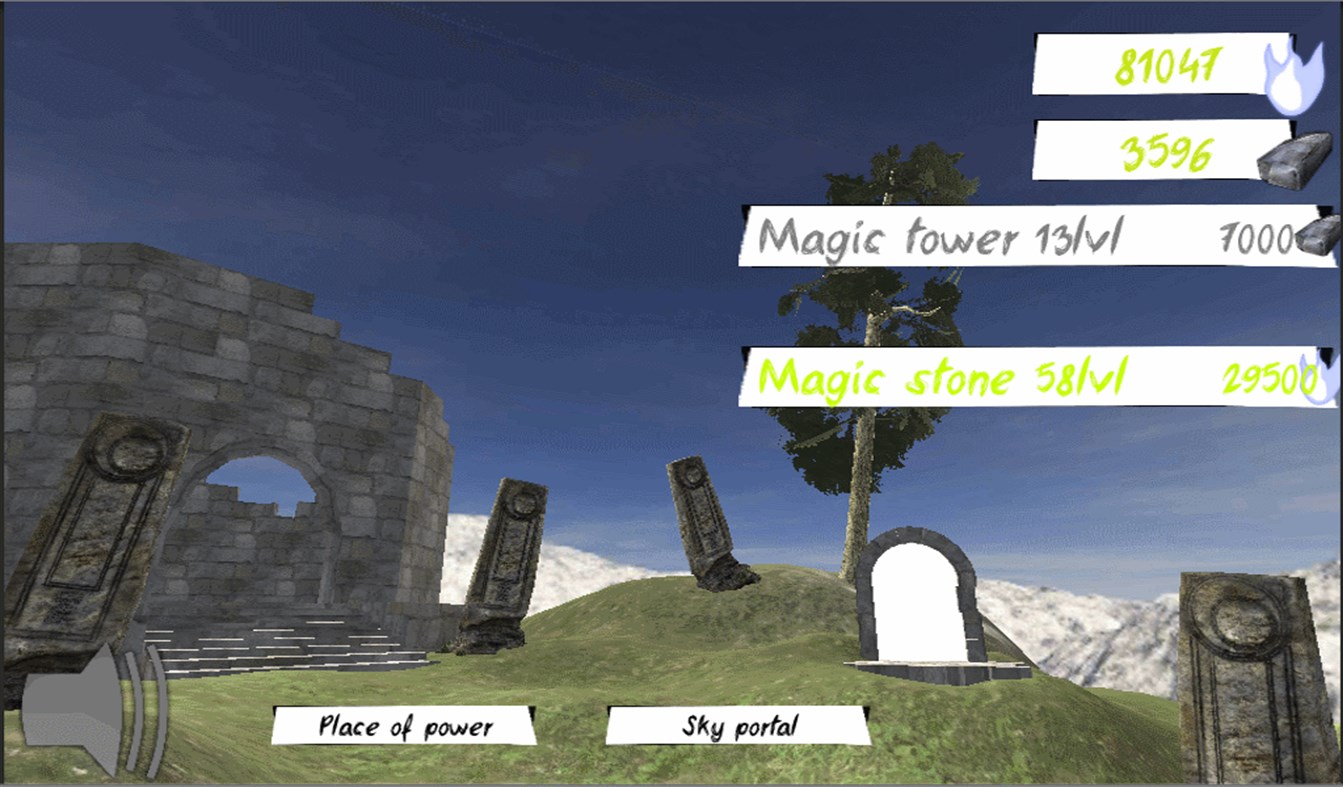Viewport: 1343px width, 787px height.
Task: Click the white light inside the portal
Action: (915, 600)
